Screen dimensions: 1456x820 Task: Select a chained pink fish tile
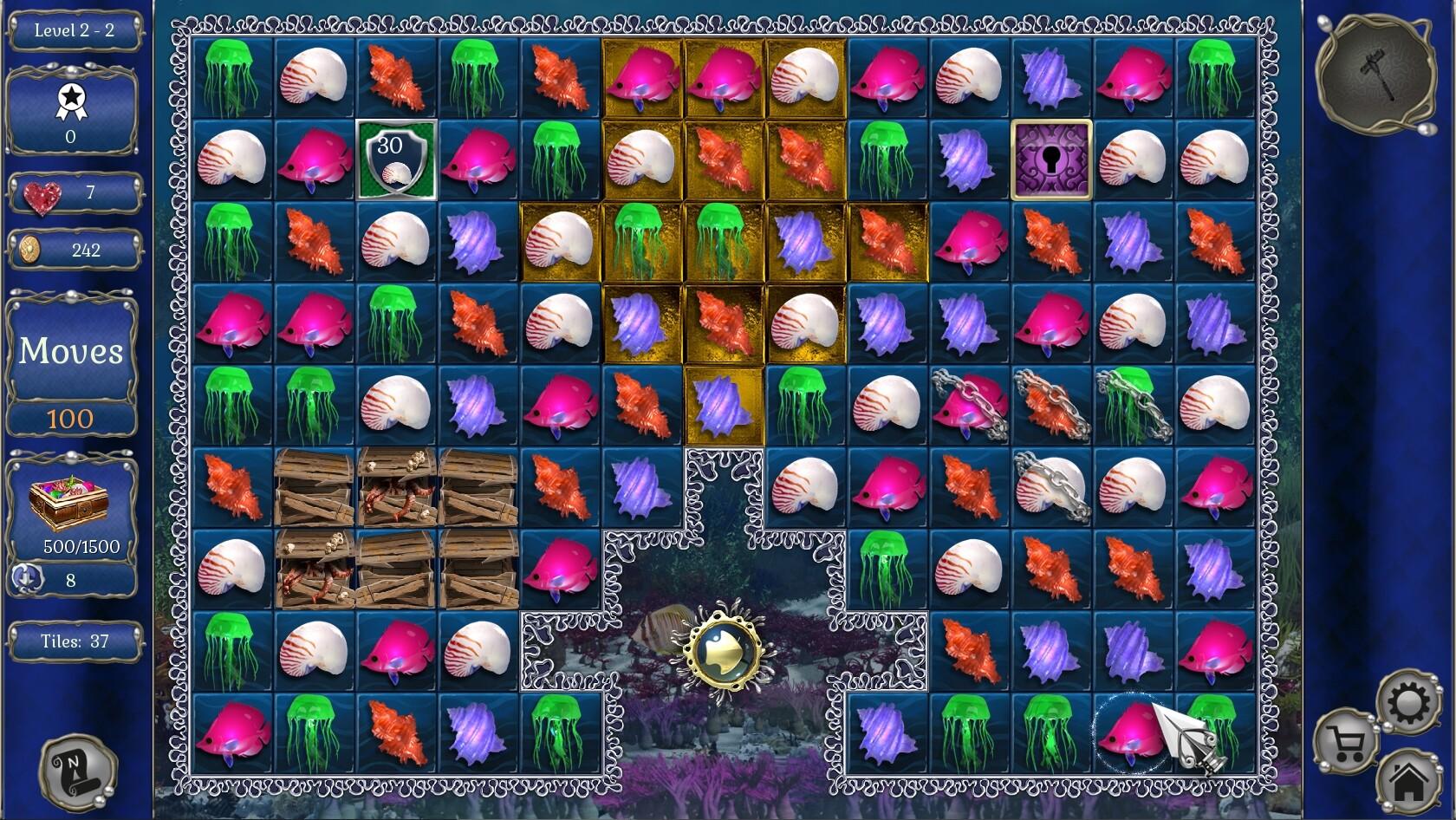968,406
